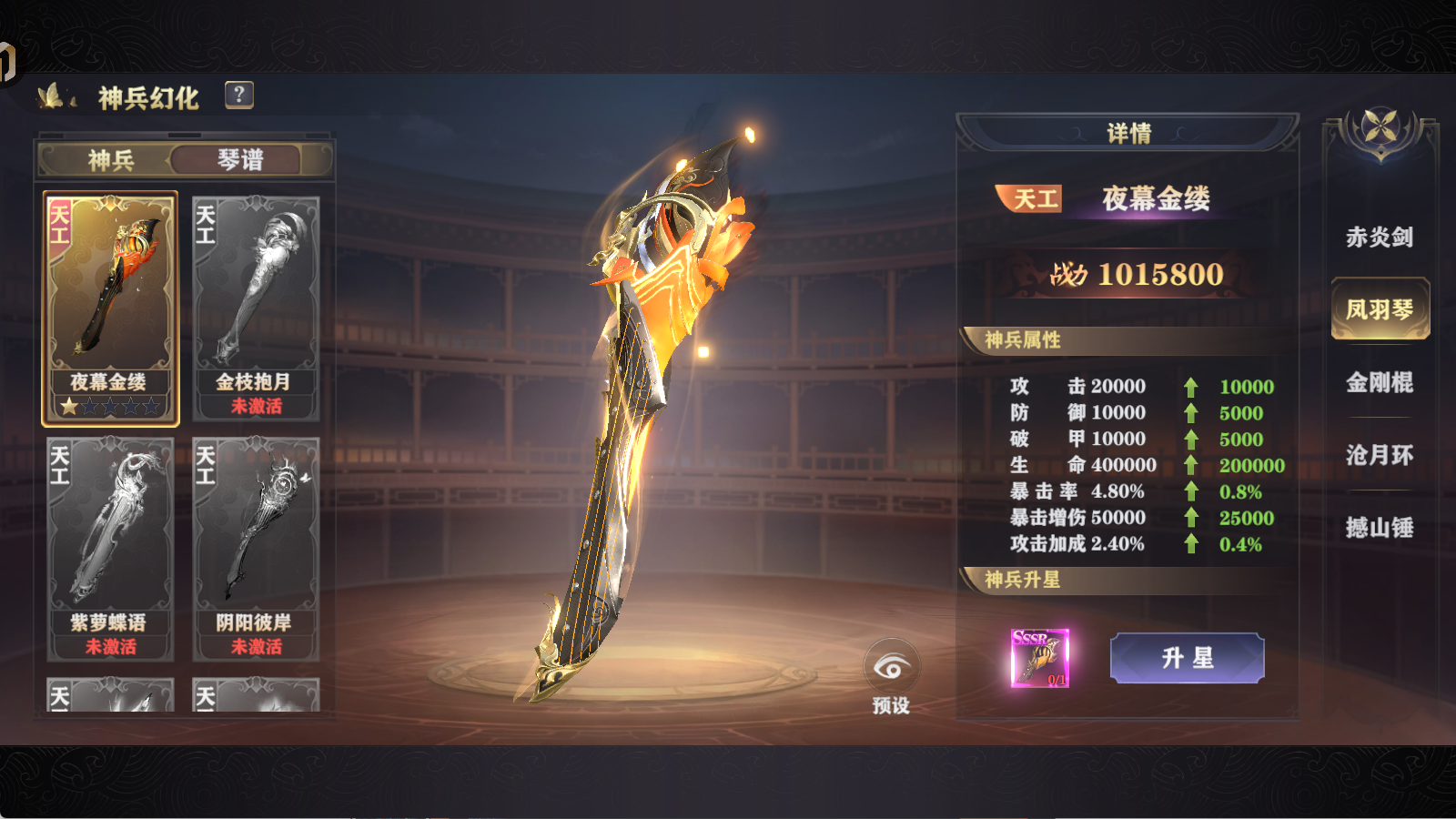Click the ornate flower emblem above weapon list
This screenshot has width=1456, height=819.
[x=1380, y=128]
